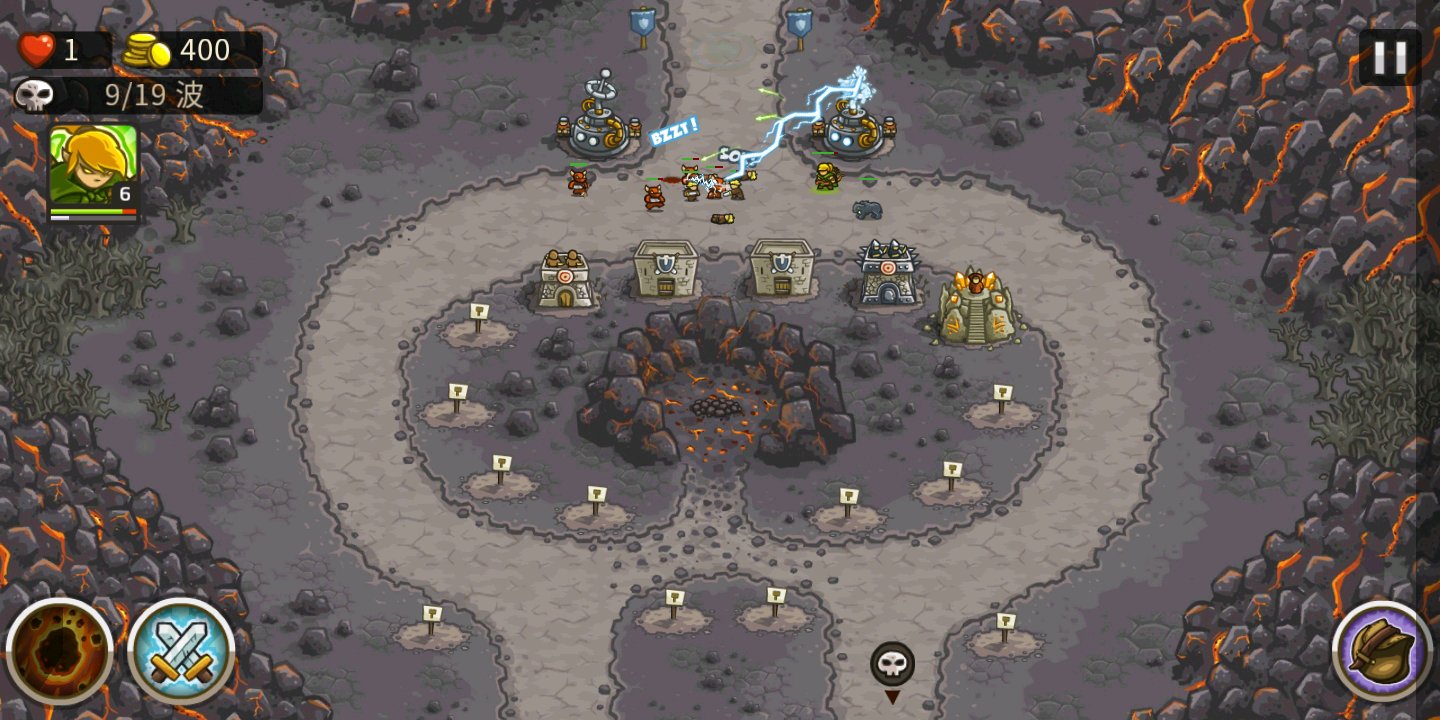The height and width of the screenshot is (720, 1440).
Task: Call the next wave via skull marker
Action: (892, 664)
